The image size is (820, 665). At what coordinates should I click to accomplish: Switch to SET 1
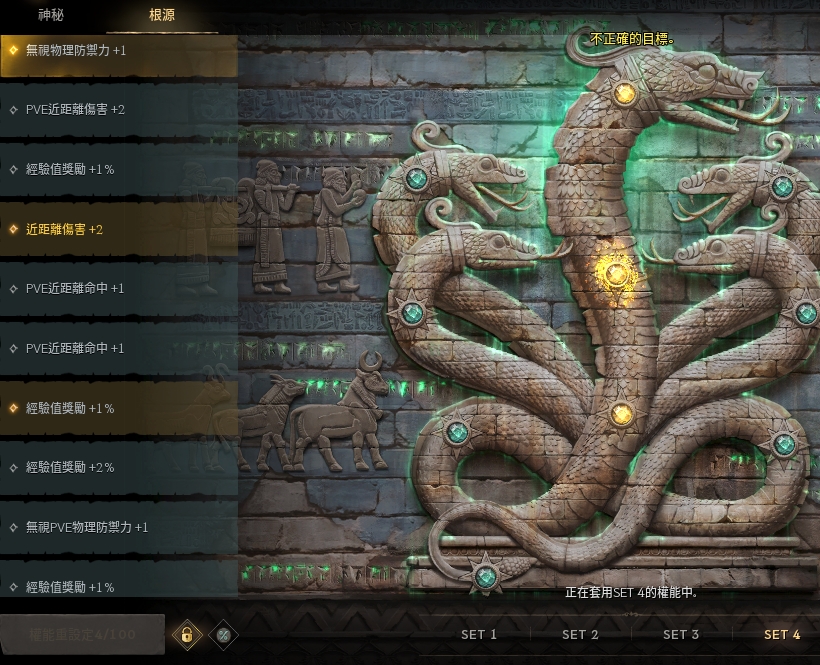(479, 634)
